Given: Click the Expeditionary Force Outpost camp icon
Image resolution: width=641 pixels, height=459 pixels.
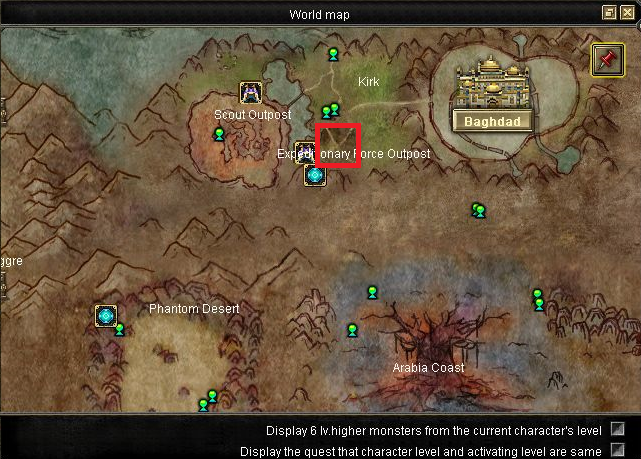Looking at the screenshot, I should [x=305, y=153].
